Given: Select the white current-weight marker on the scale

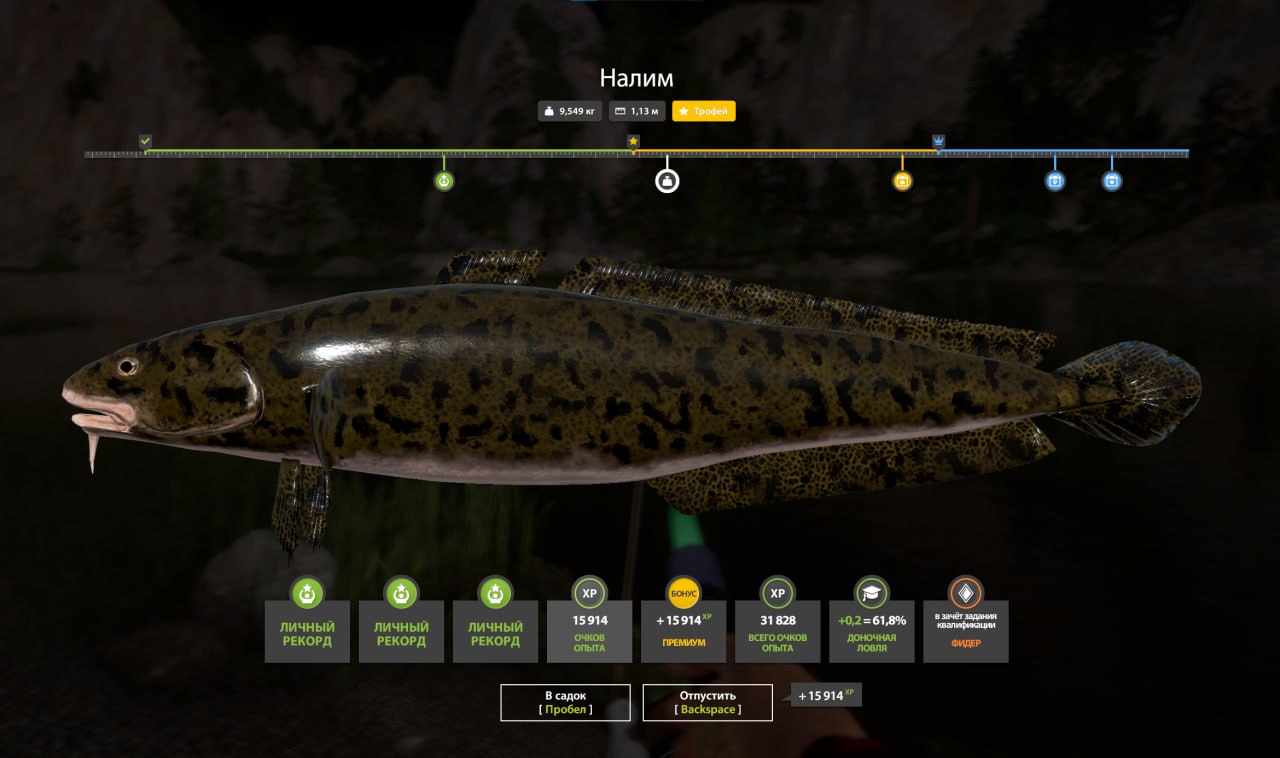Looking at the screenshot, I should pyautogui.click(x=667, y=181).
